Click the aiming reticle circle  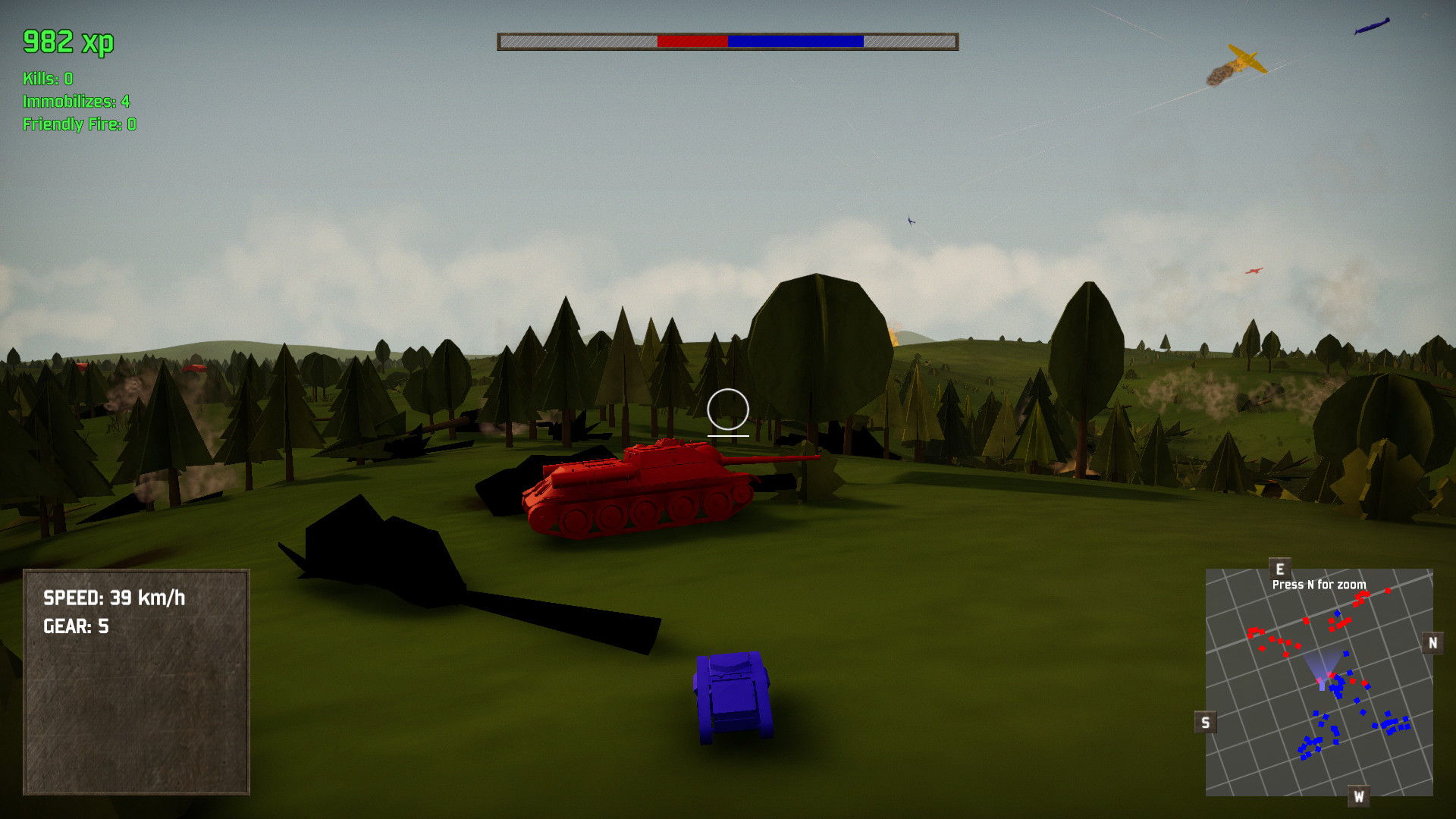(x=726, y=409)
